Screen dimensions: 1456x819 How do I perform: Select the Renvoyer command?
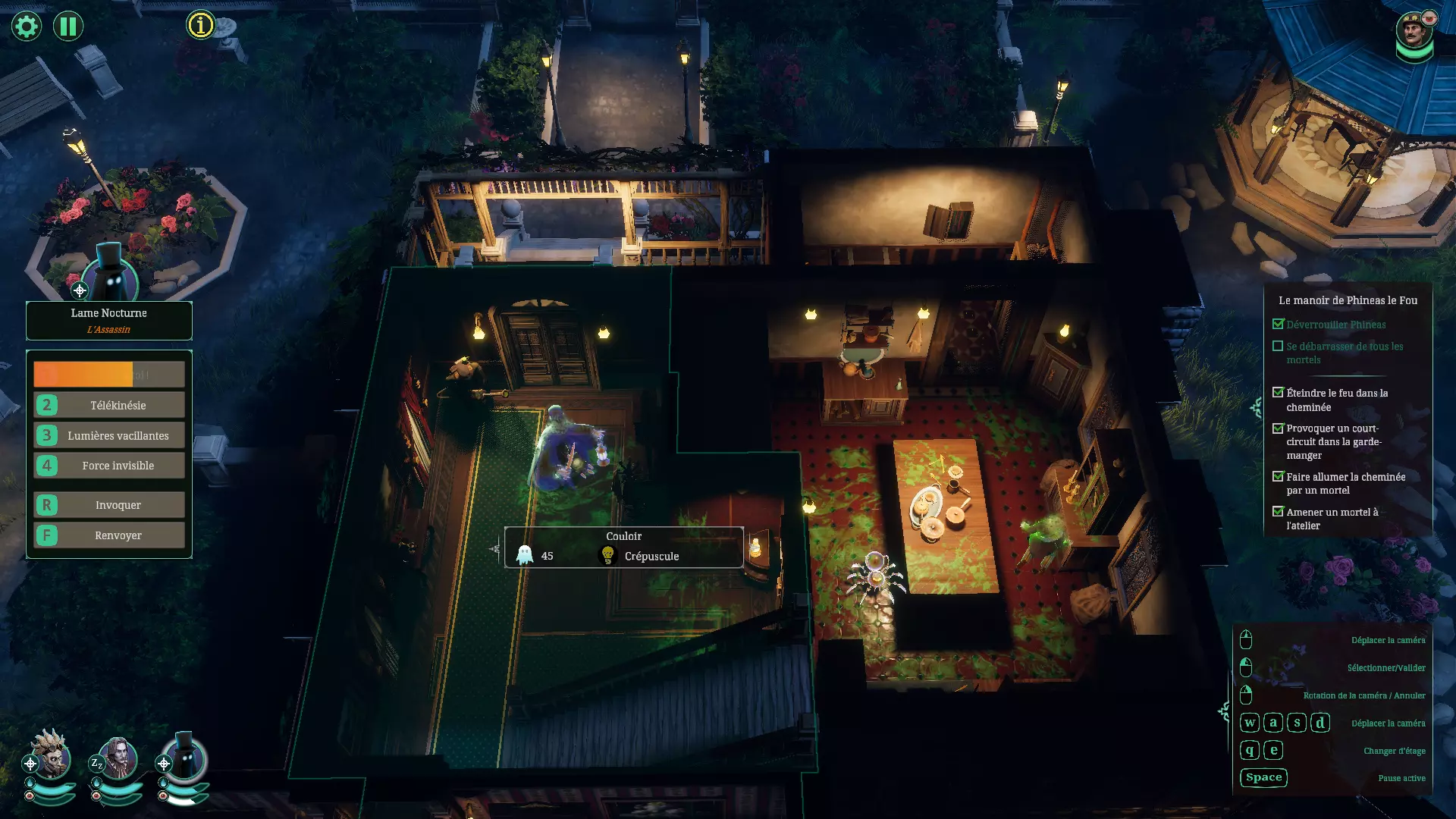tap(109, 535)
